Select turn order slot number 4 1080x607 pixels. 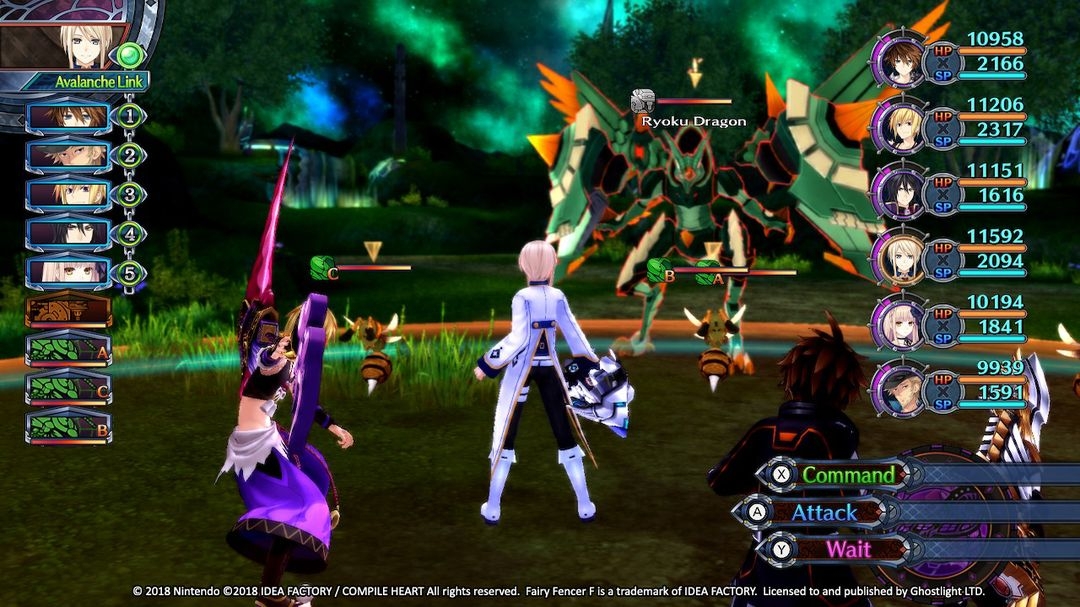tap(68, 234)
